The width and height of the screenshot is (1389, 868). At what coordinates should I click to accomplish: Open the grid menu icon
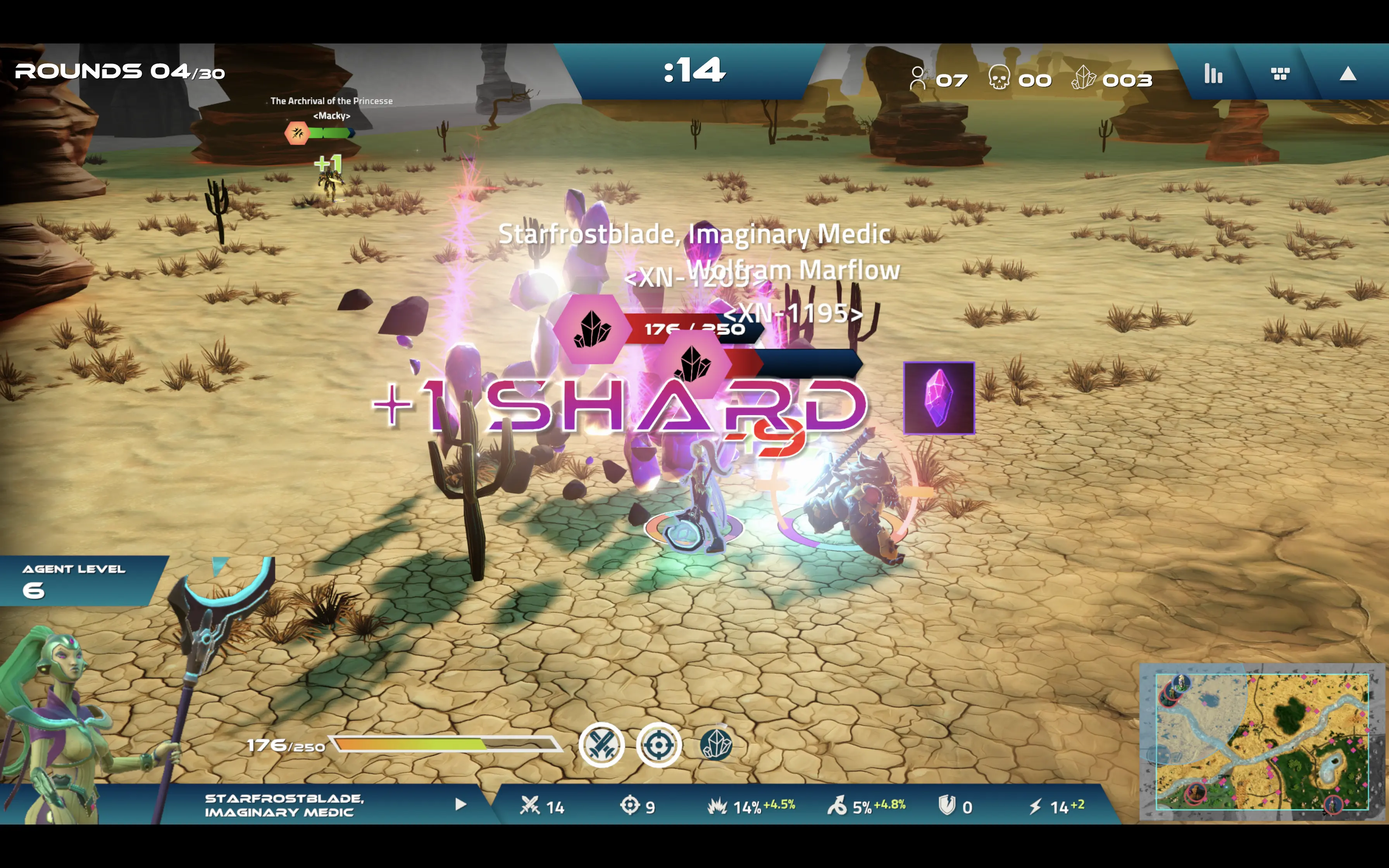tap(1280, 74)
